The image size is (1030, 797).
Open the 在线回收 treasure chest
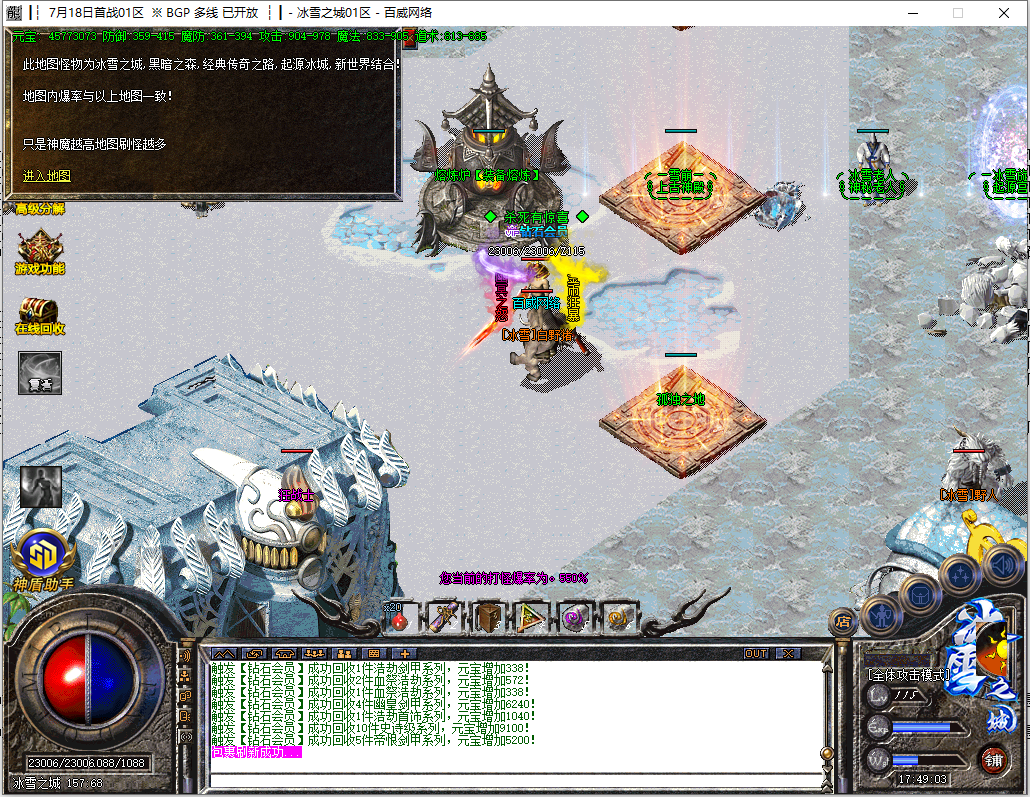40,314
